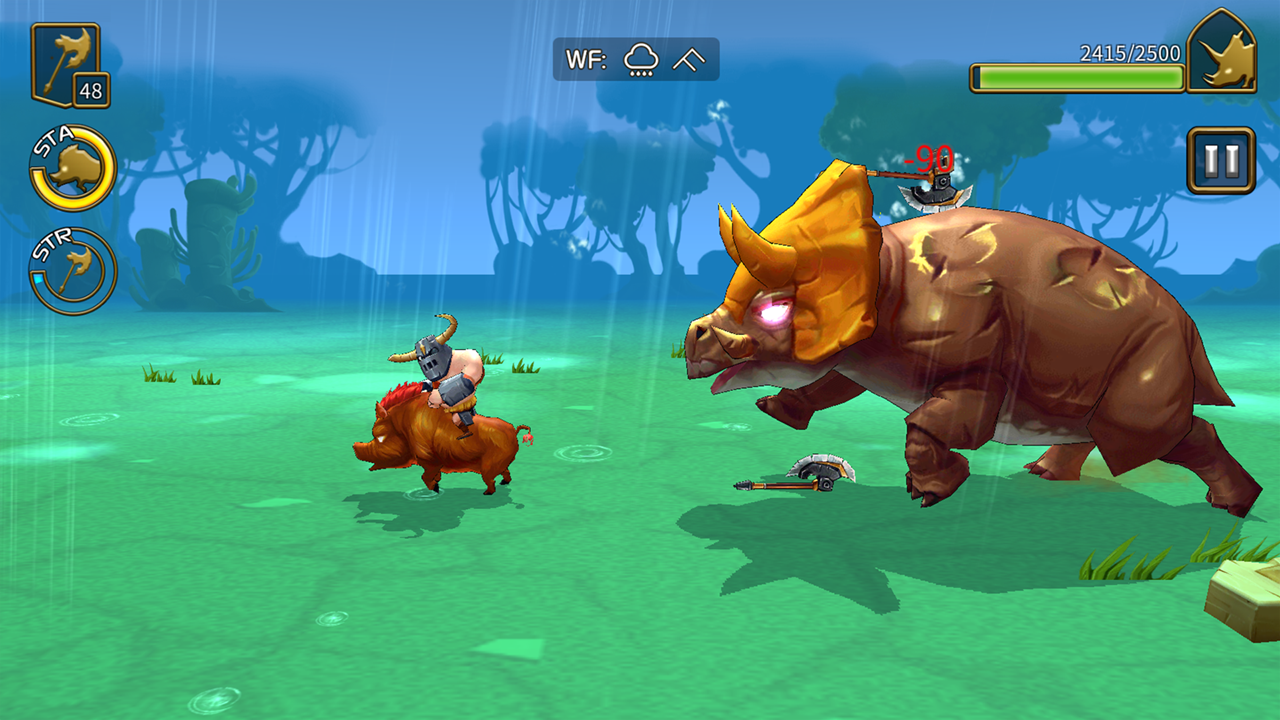Pause the game

[x=1221, y=160]
